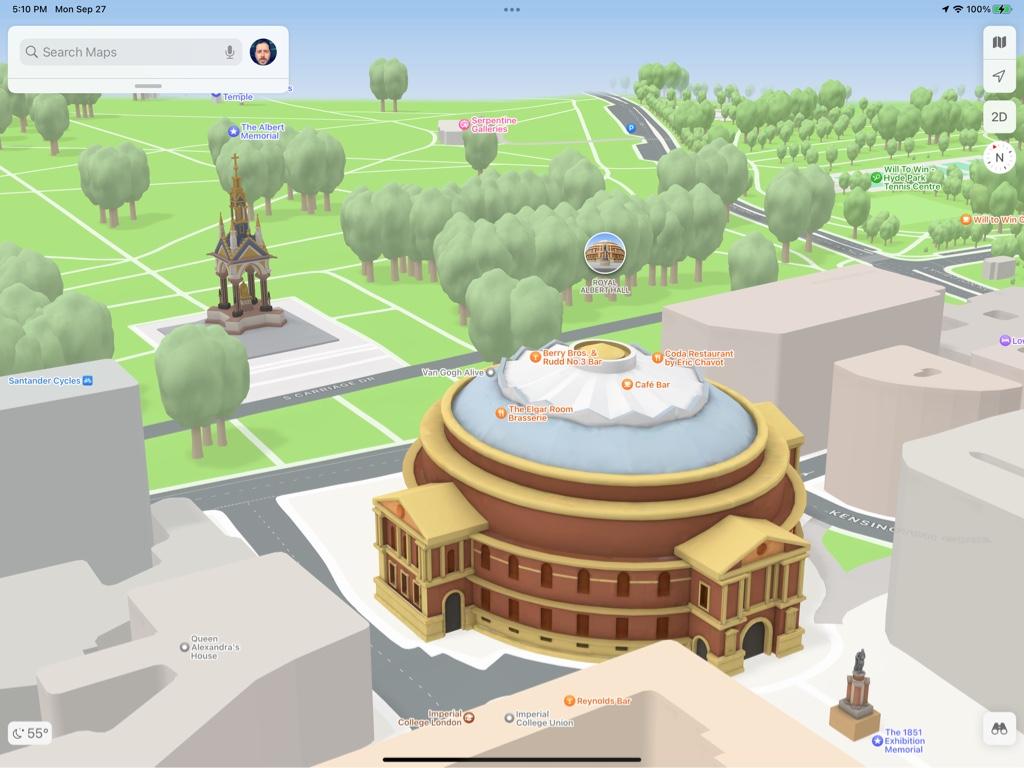The width and height of the screenshot is (1024, 768).
Task: Open Look Around with the binoculars button
Action: pyautogui.click(x=999, y=729)
